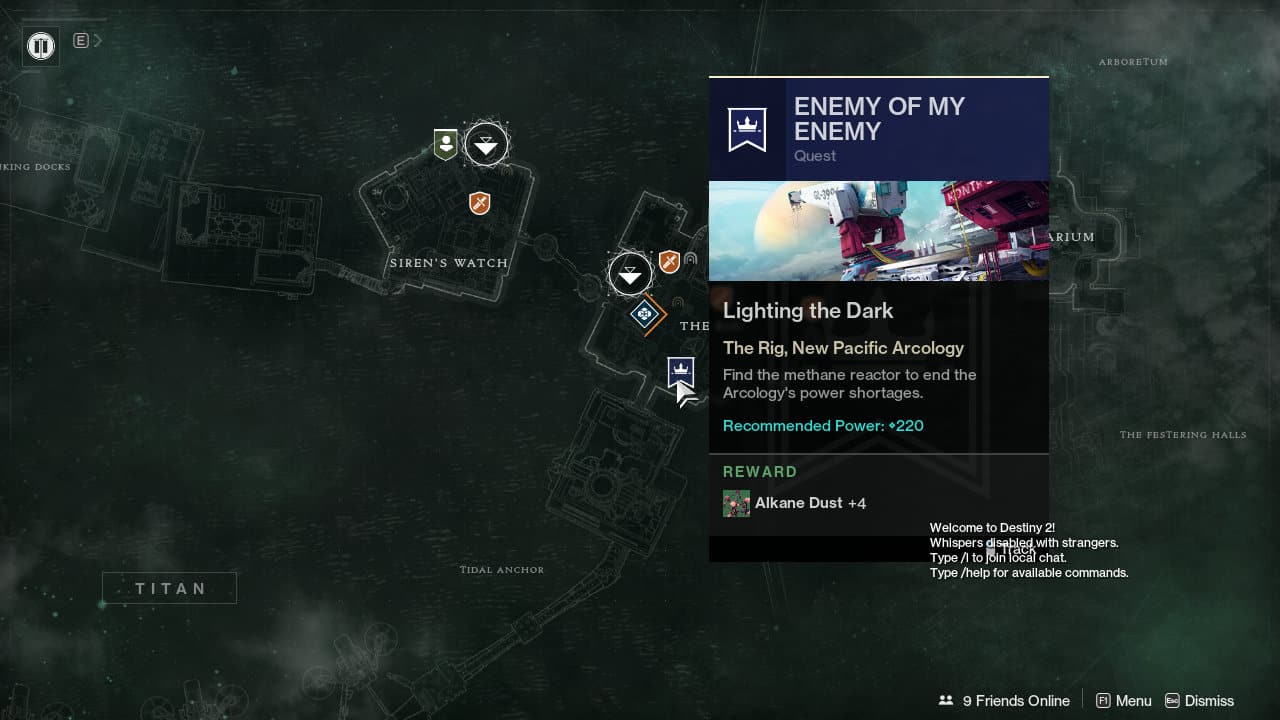Select the Landing Zone icon near Siren's Watch

coord(486,143)
